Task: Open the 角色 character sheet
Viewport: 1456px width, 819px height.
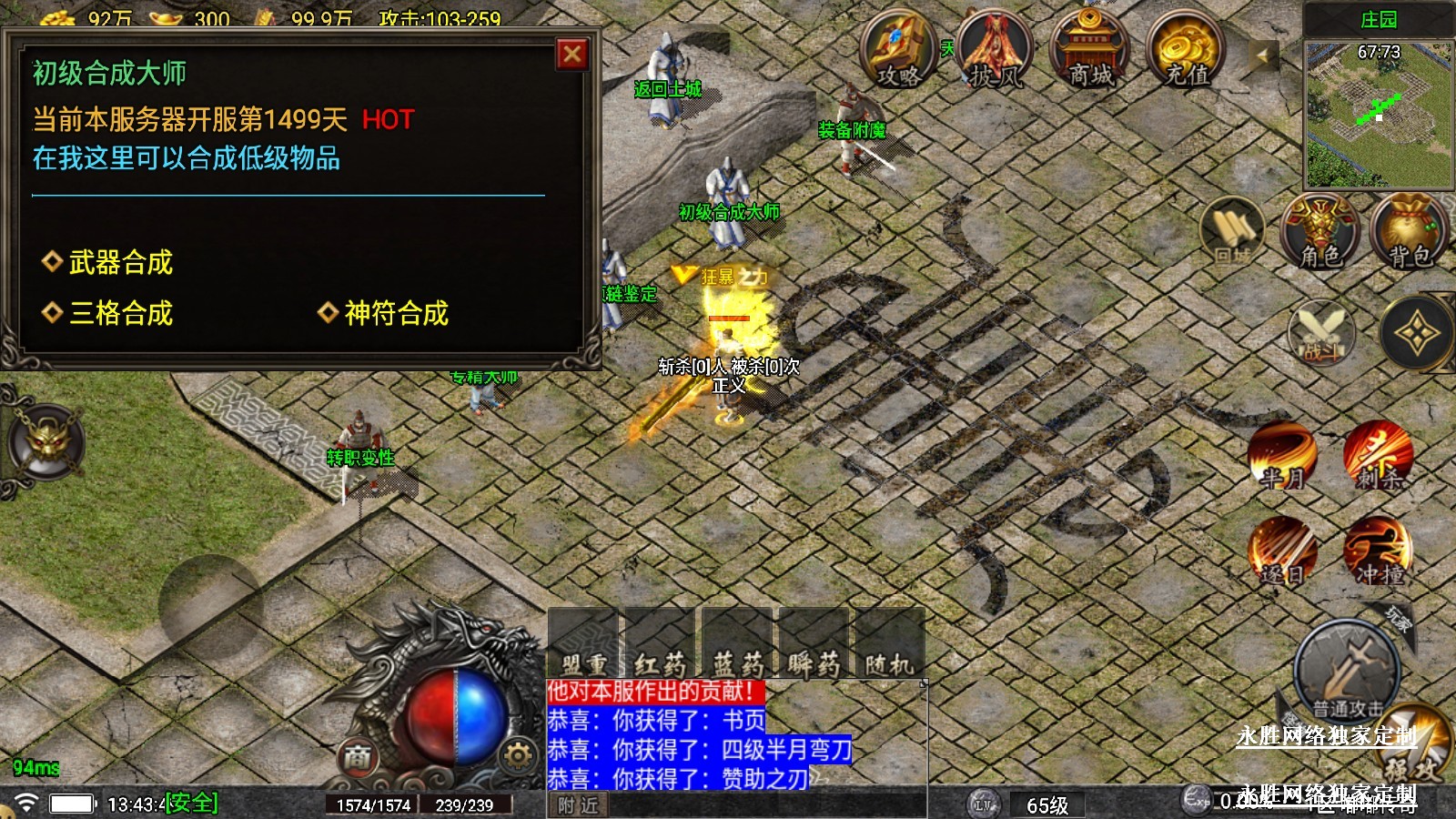Action: click(1320, 233)
